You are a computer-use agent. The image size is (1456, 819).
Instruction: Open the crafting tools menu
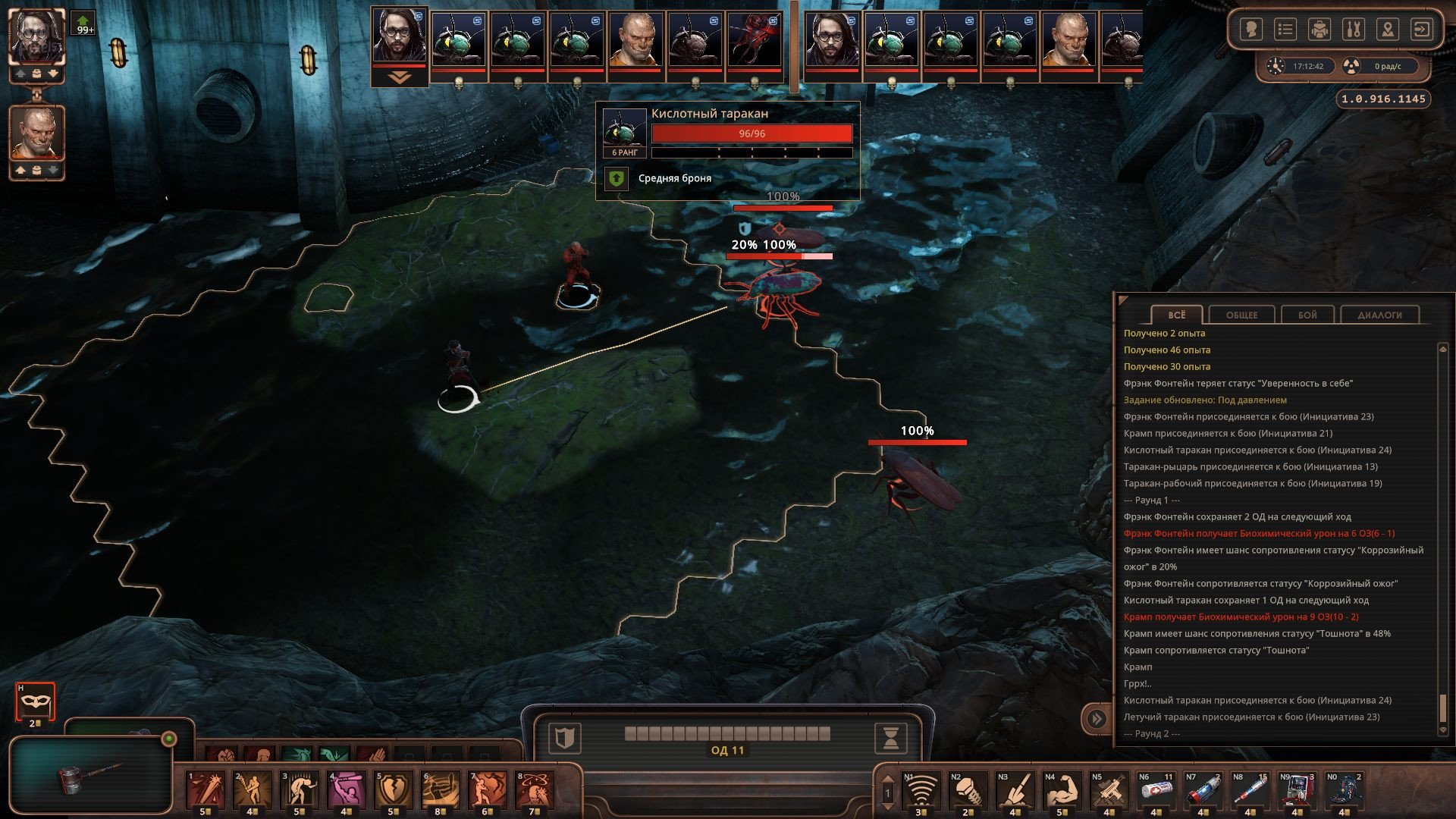coord(1353,30)
